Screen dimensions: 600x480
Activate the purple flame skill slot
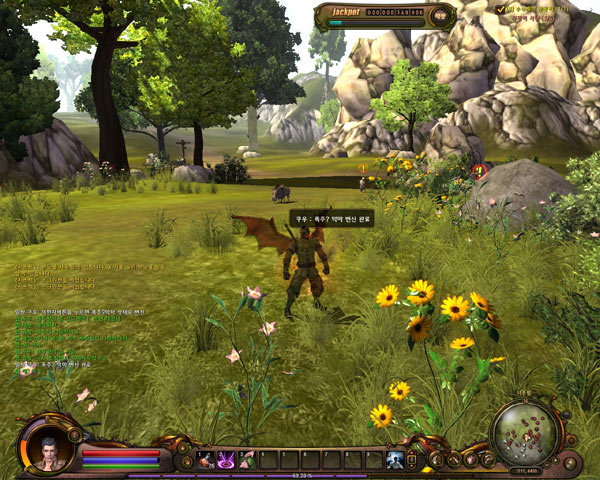coord(226,460)
